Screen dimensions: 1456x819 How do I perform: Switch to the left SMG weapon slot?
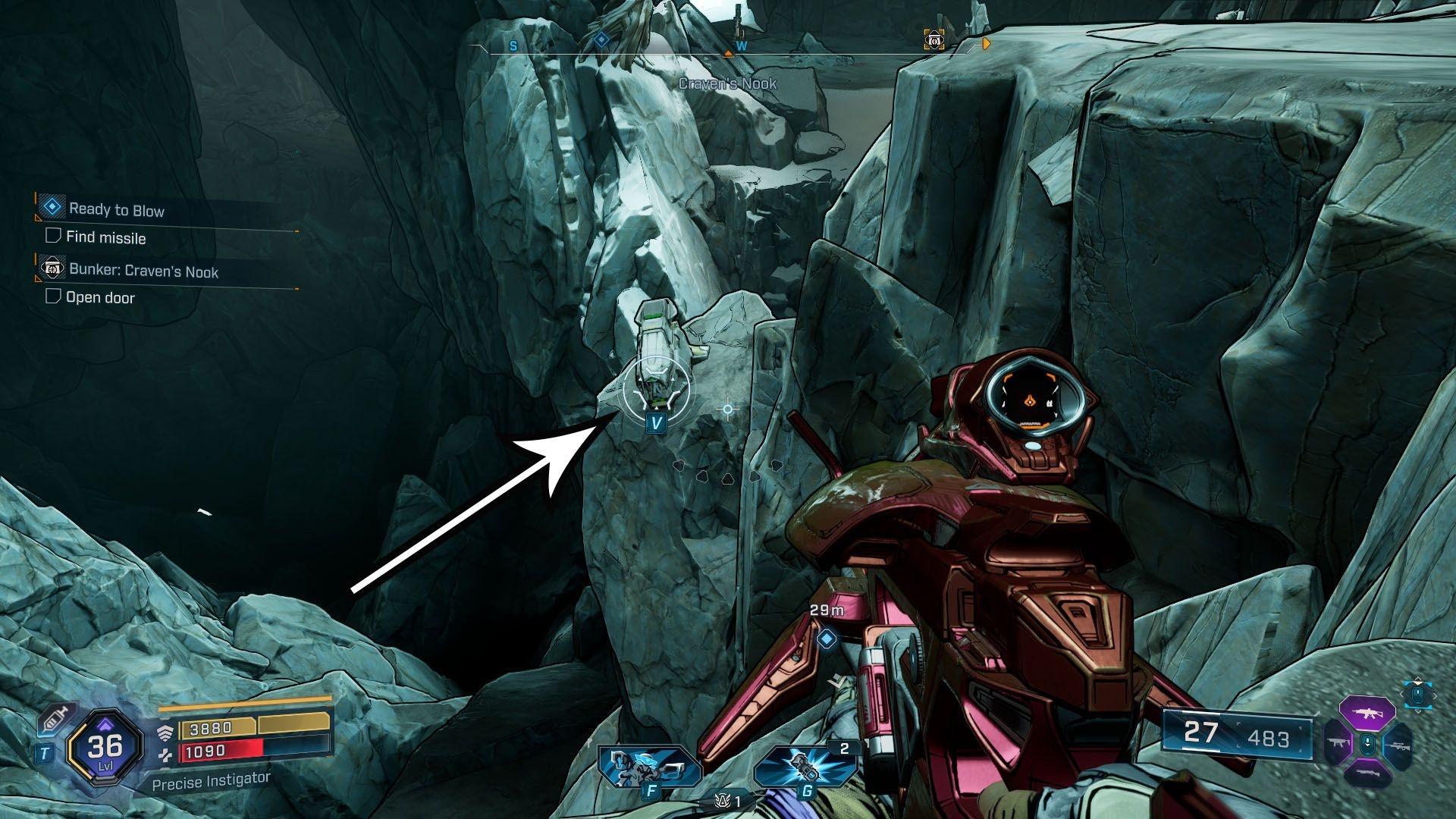(1337, 745)
